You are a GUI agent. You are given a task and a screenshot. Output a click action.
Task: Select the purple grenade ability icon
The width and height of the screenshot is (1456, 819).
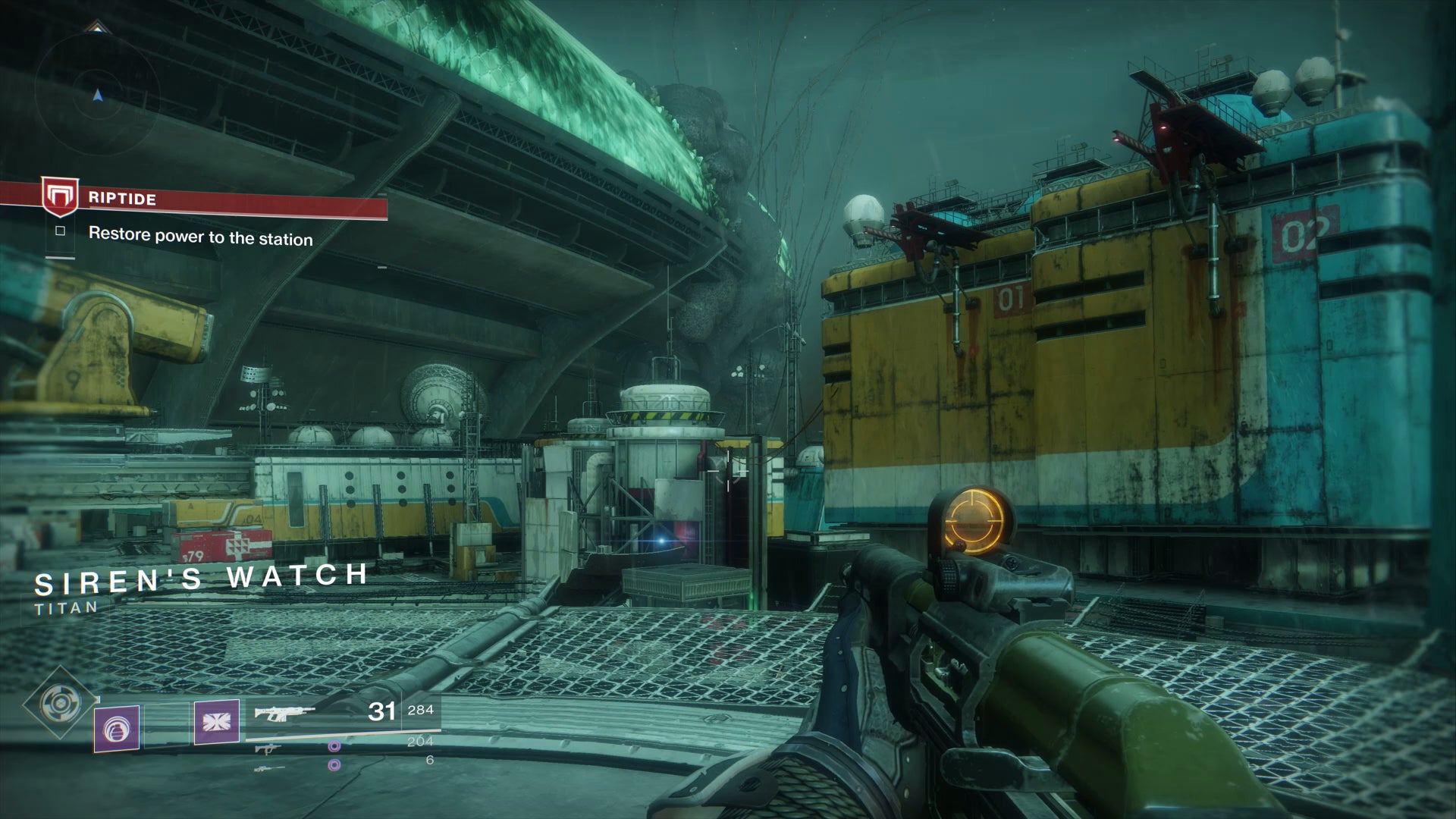(x=117, y=729)
